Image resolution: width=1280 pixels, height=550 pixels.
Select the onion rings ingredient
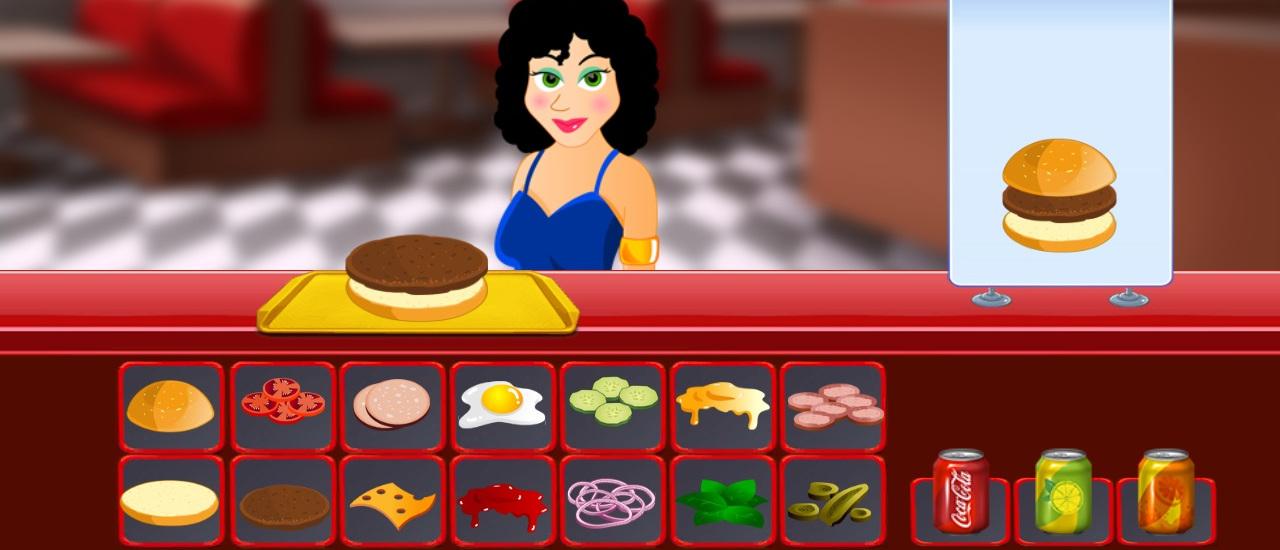pyautogui.click(x=611, y=502)
